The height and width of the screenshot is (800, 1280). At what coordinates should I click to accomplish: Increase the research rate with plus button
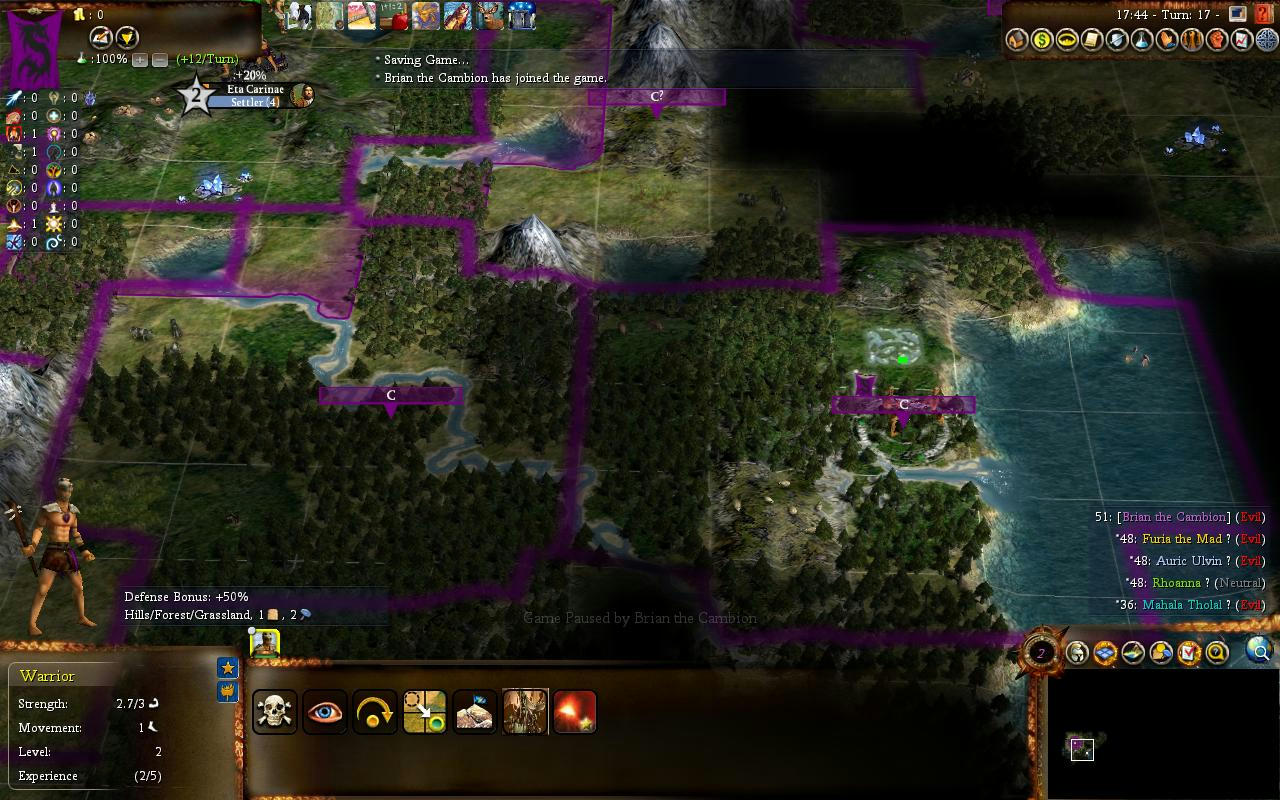coord(140,60)
